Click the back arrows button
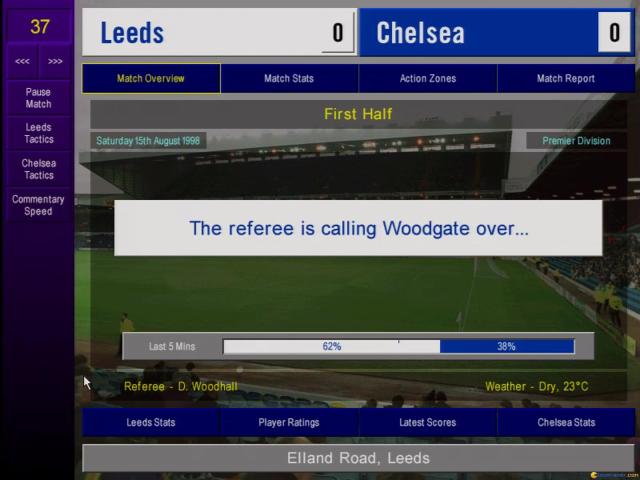This screenshot has height=480, width=640. 22,61
